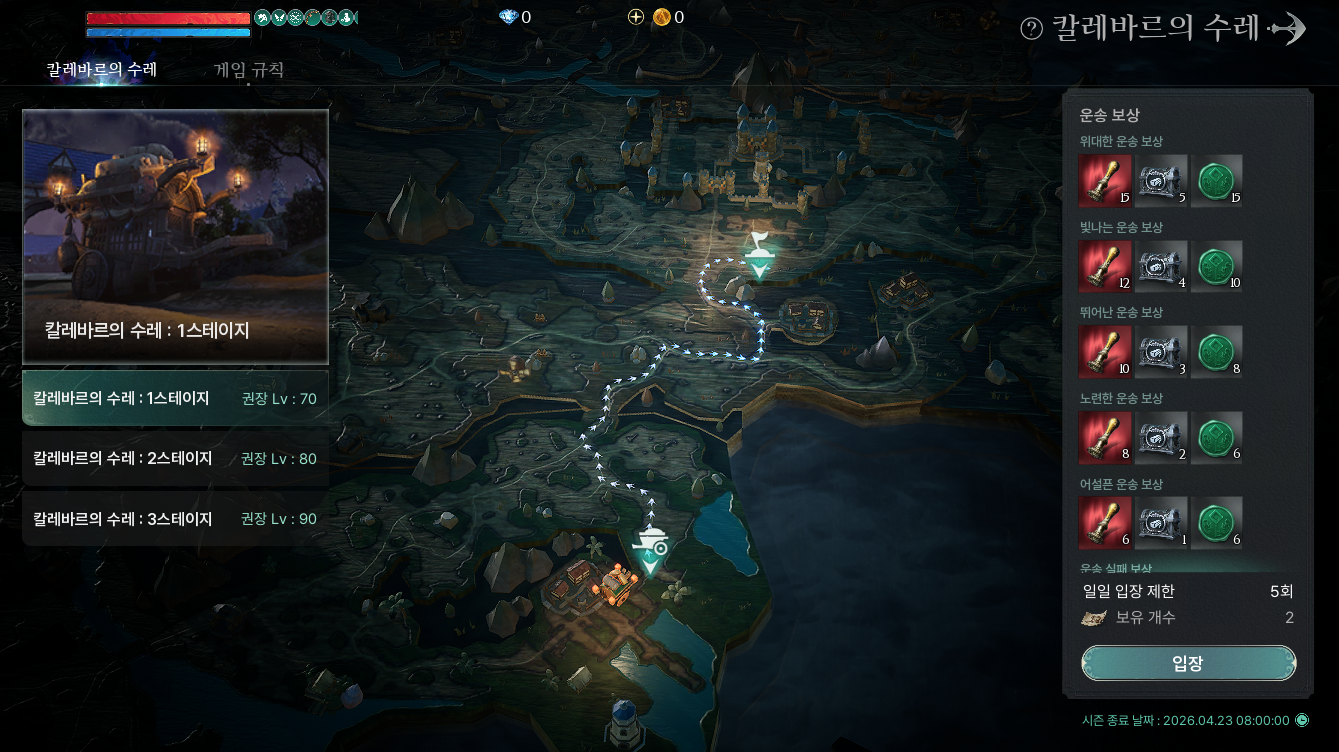Inspect the silver chest in 뛰어난 운송 보상
Image resolution: width=1339 pixels, height=752 pixels.
coord(1161,352)
